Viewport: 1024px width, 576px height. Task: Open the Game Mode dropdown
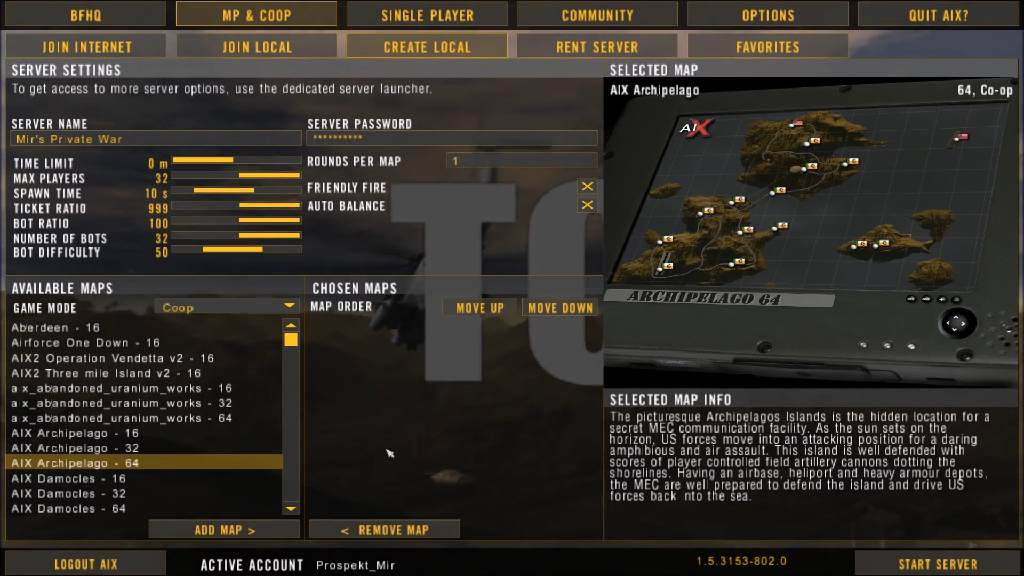coord(226,307)
